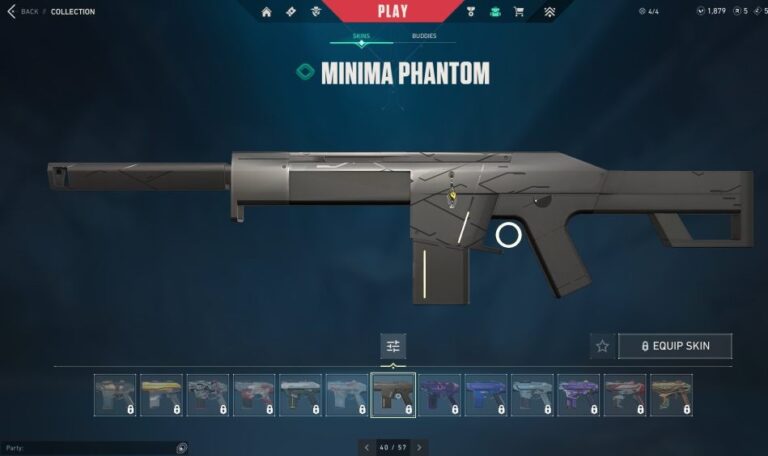Open the store cart icon
This screenshot has height=456, width=768.
tap(519, 12)
